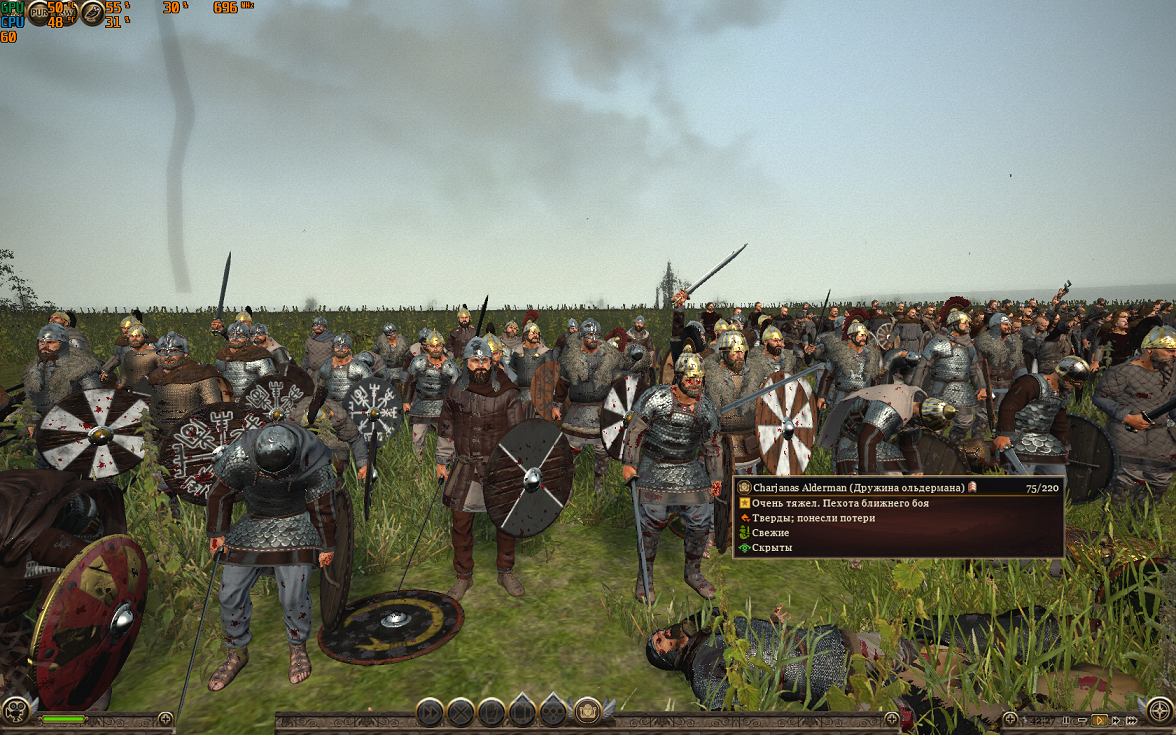
Task: Select the highlighted helmet button
Action: (588, 711)
